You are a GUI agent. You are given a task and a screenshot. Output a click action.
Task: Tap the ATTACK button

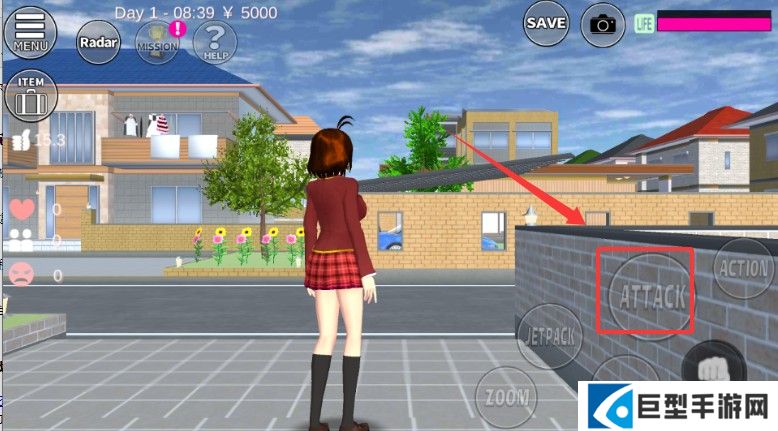pyautogui.click(x=652, y=294)
